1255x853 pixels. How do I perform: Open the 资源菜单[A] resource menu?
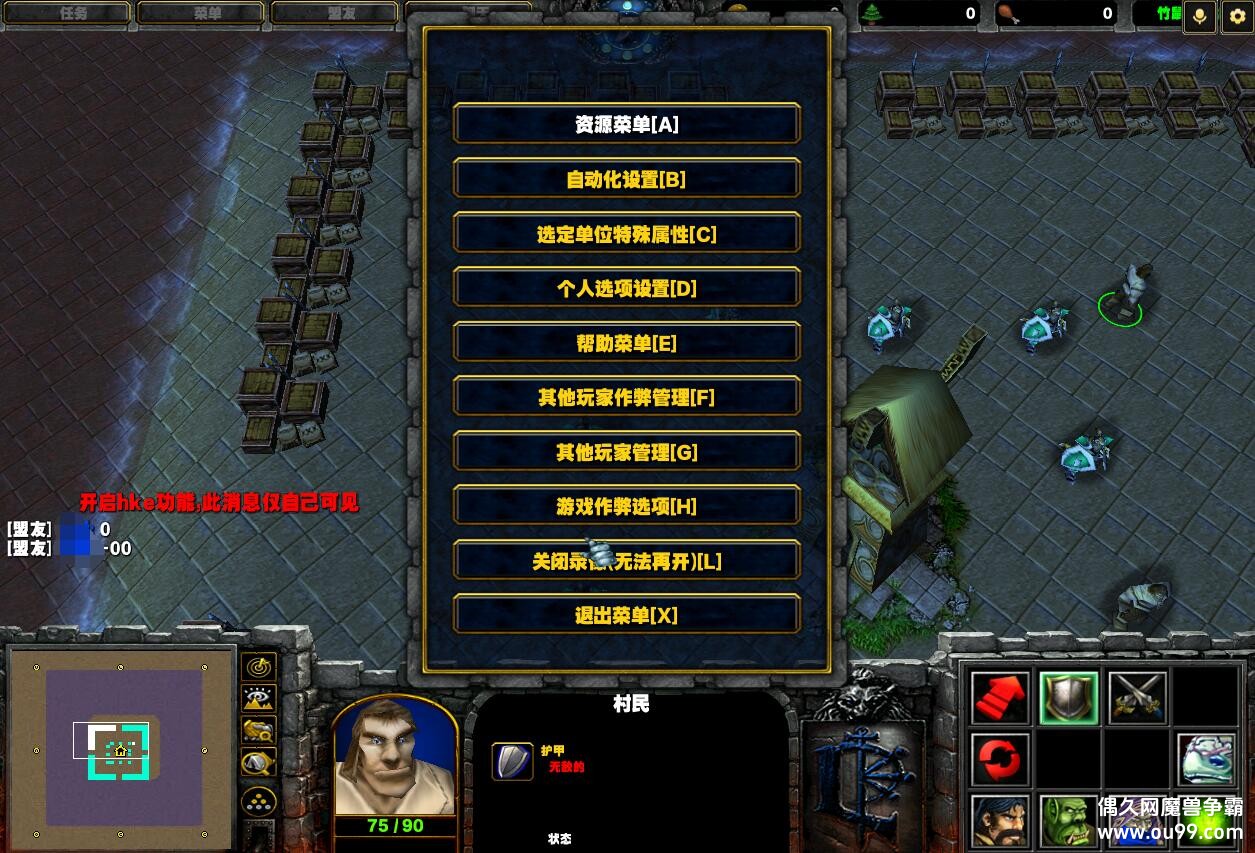[627, 125]
